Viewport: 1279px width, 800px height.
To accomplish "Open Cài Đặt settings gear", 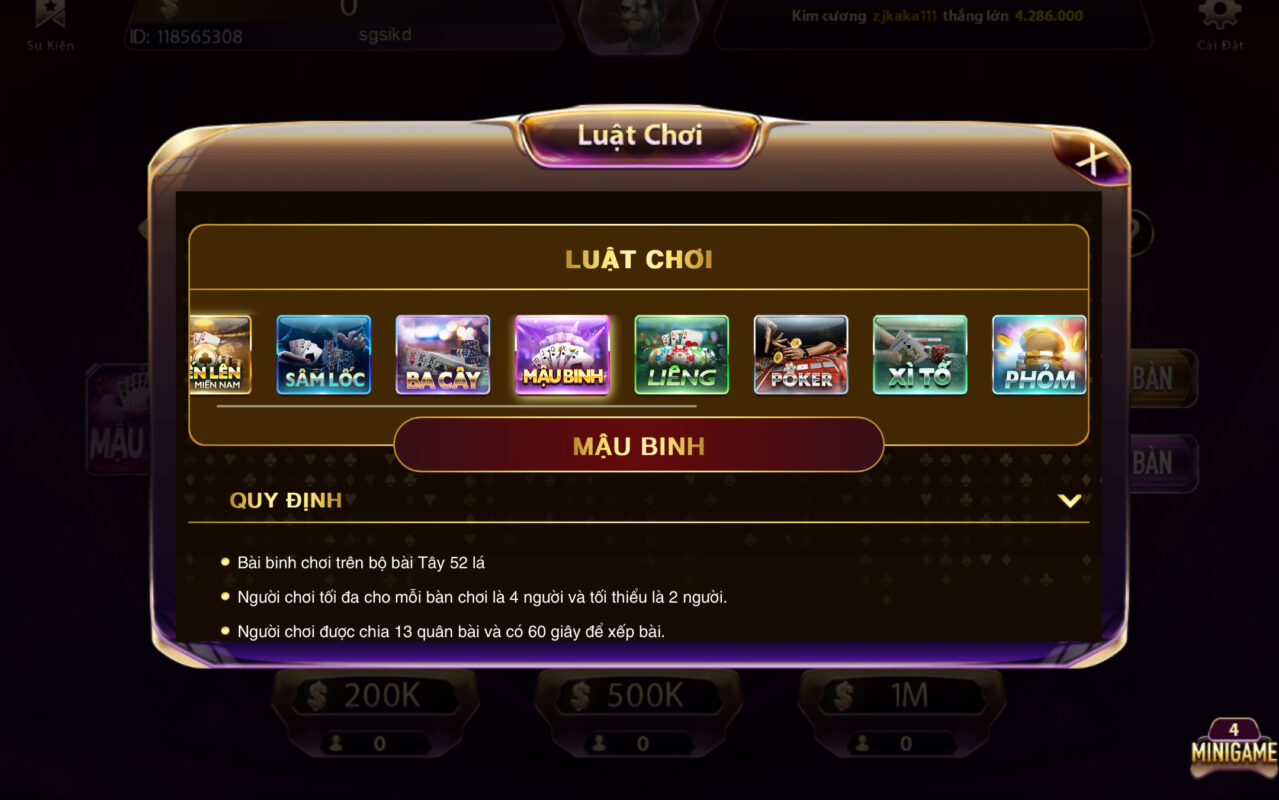I will point(1219,20).
